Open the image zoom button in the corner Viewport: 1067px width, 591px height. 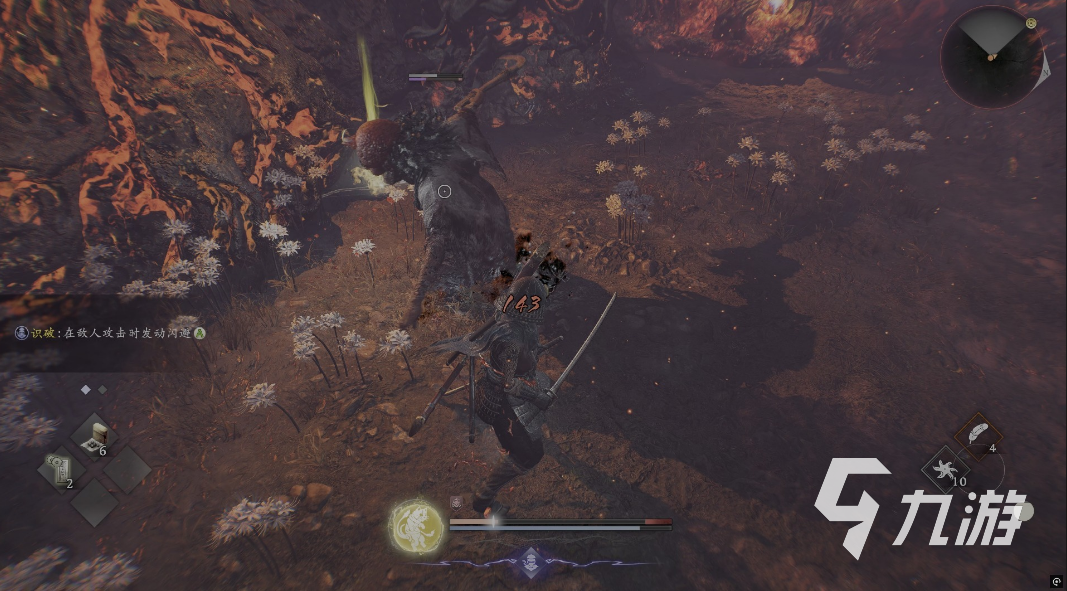click(1056, 580)
